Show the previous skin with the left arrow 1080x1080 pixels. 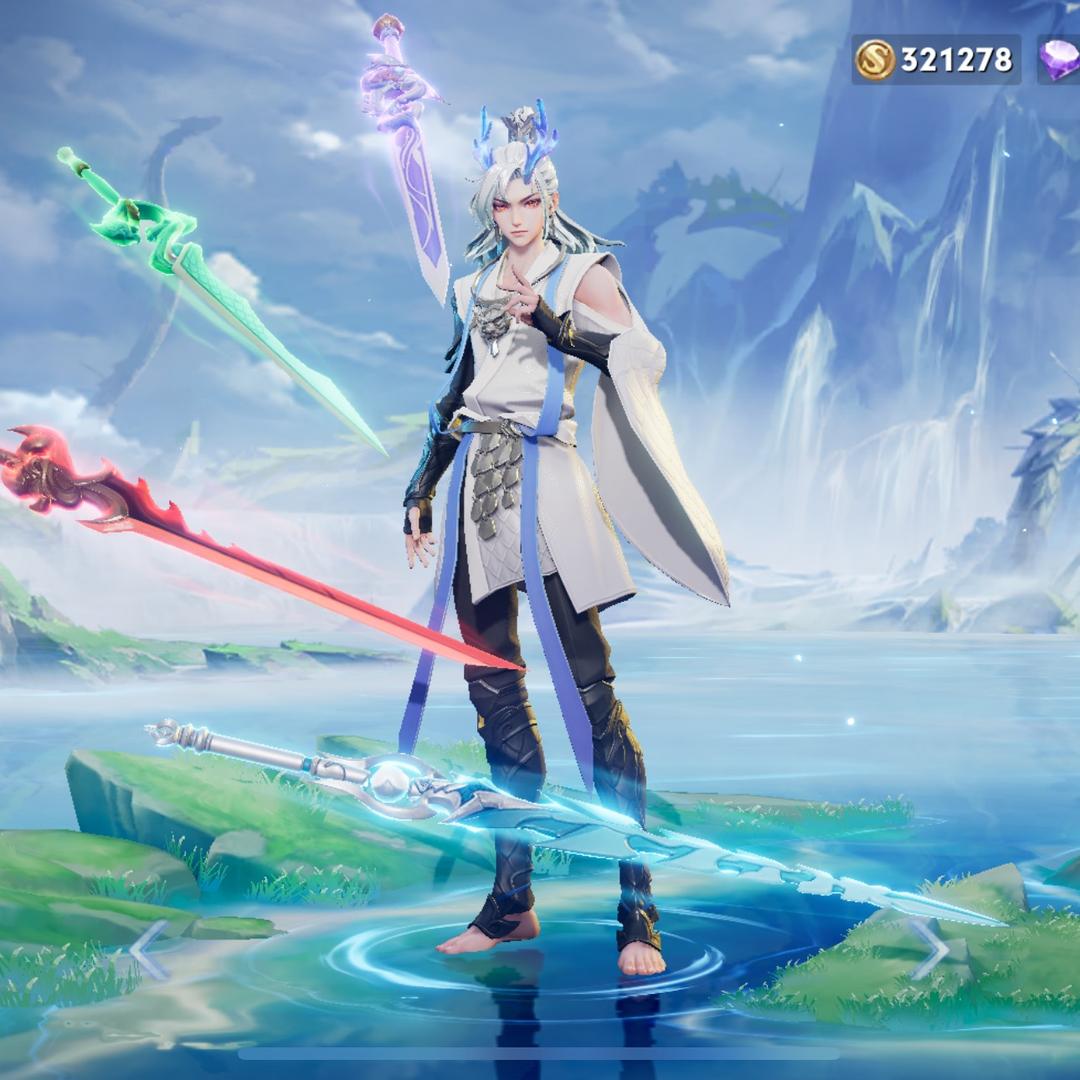click(x=150, y=950)
